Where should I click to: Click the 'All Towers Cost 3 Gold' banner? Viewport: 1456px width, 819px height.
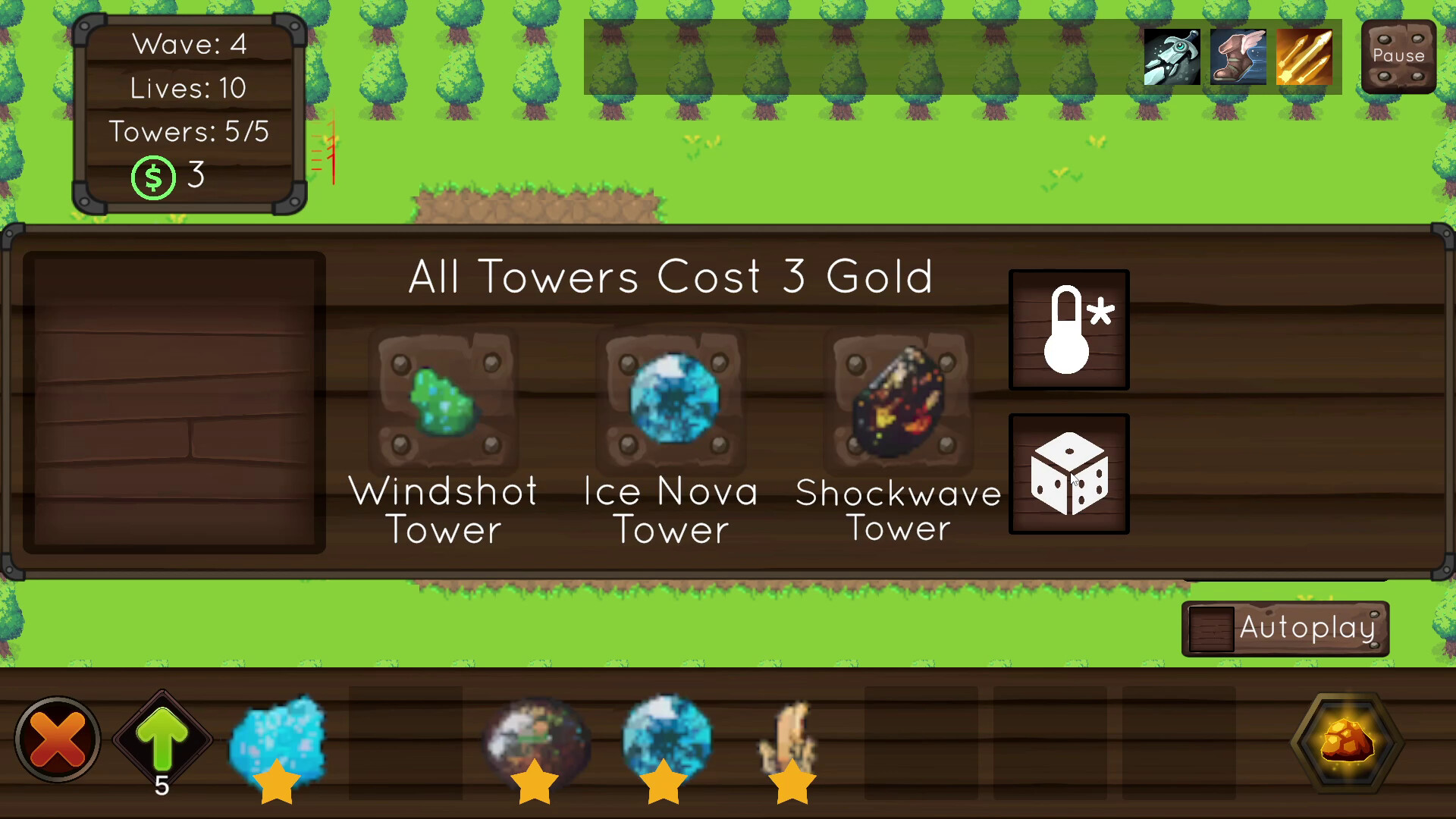pyautogui.click(x=670, y=277)
